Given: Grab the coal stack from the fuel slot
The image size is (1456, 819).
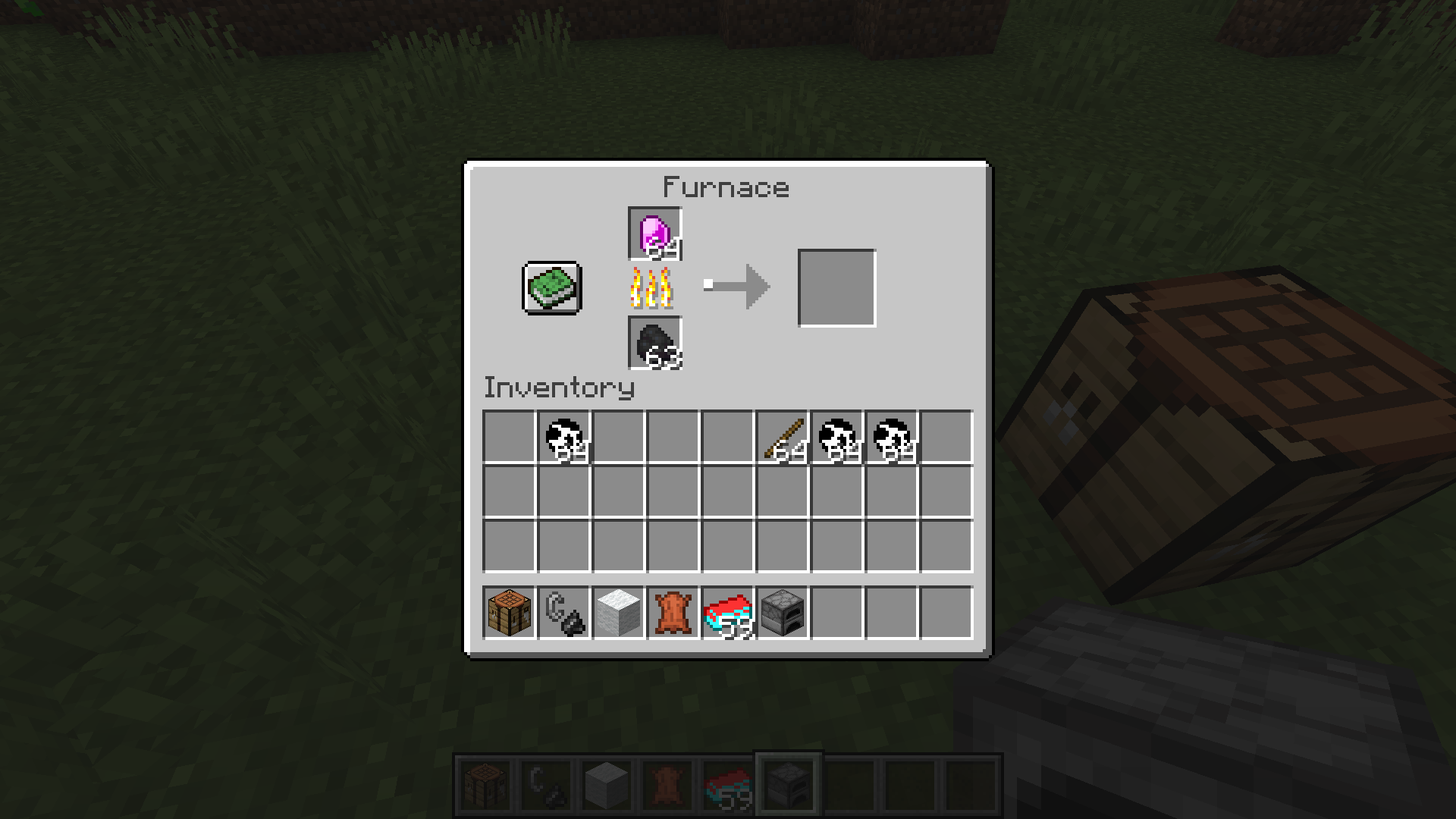Looking at the screenshot, I should [x=655, y=342].
